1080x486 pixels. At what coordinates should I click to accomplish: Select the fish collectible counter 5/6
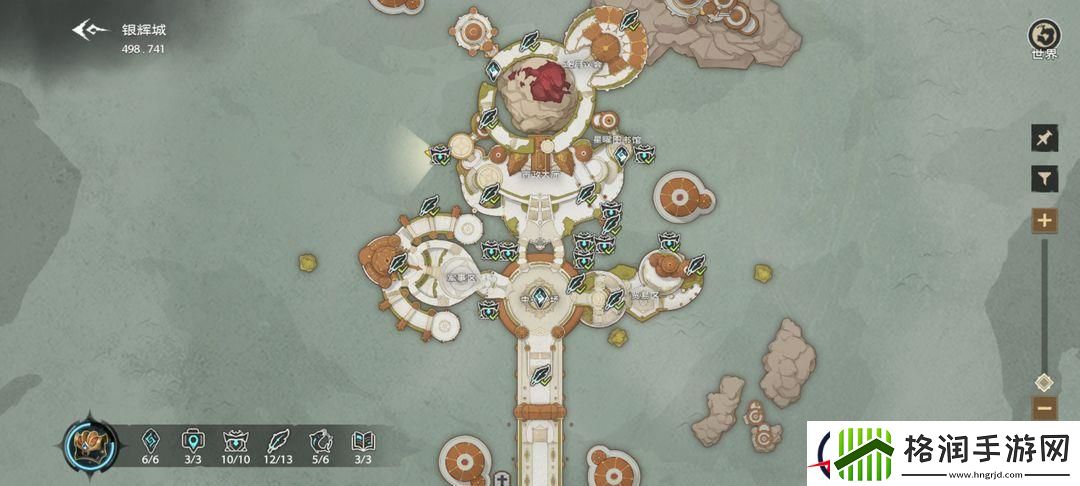coord(320,445)
